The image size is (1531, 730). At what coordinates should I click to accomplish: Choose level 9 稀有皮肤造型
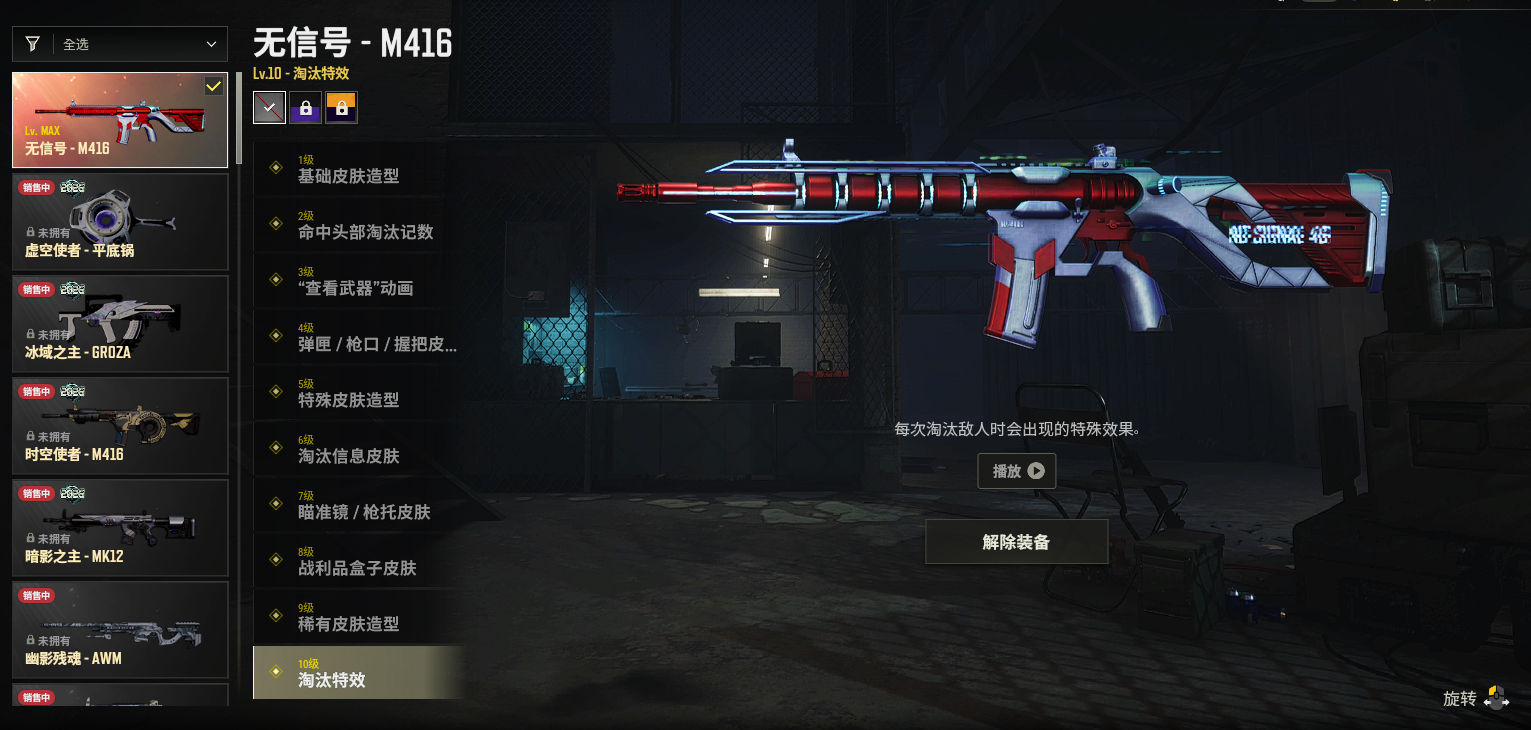coord(358,617)
